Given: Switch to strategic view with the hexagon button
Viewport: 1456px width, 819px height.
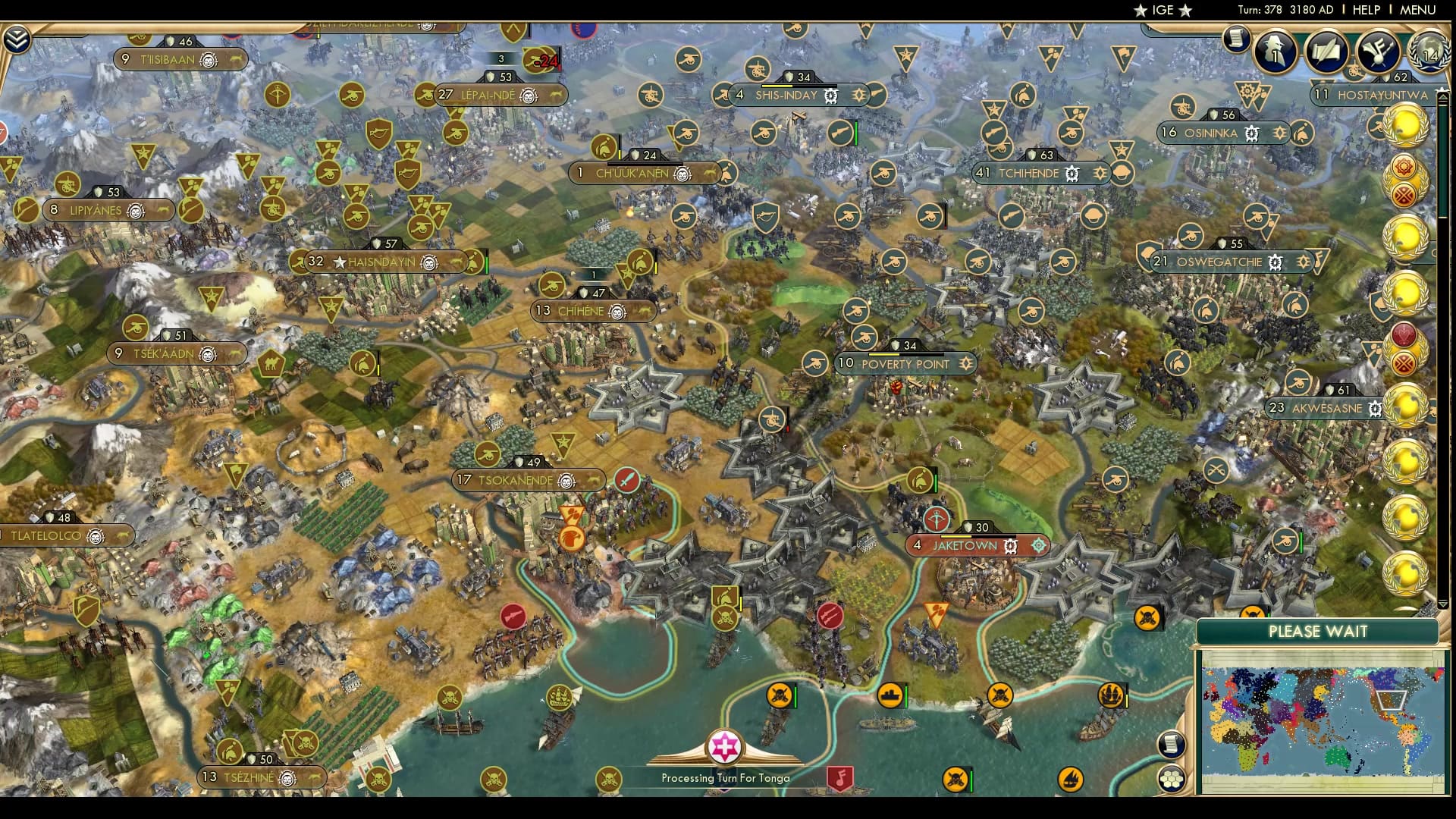Looking at the screenshot, I should point(1171,777).
